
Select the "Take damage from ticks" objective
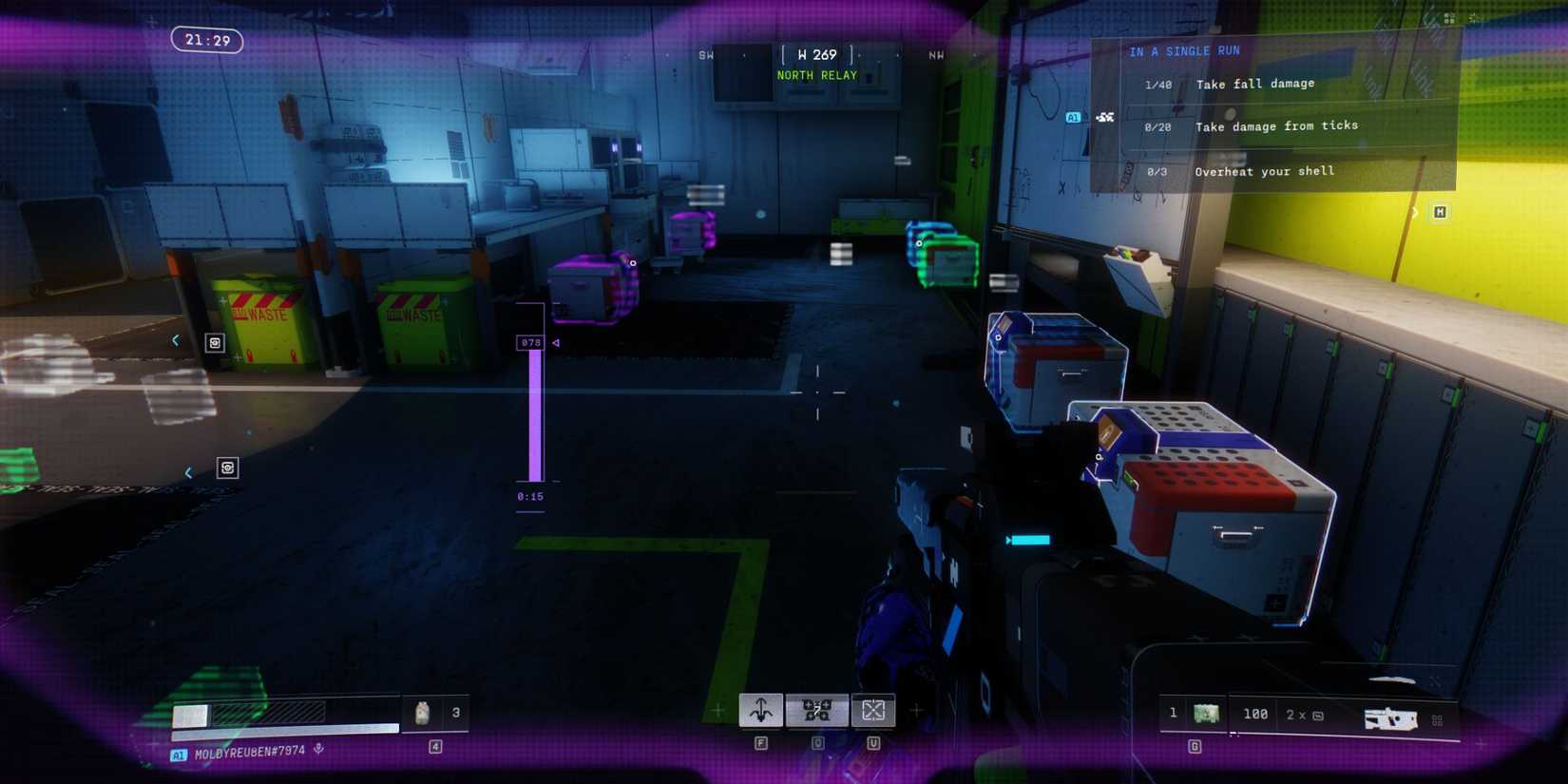(1275, 126)
